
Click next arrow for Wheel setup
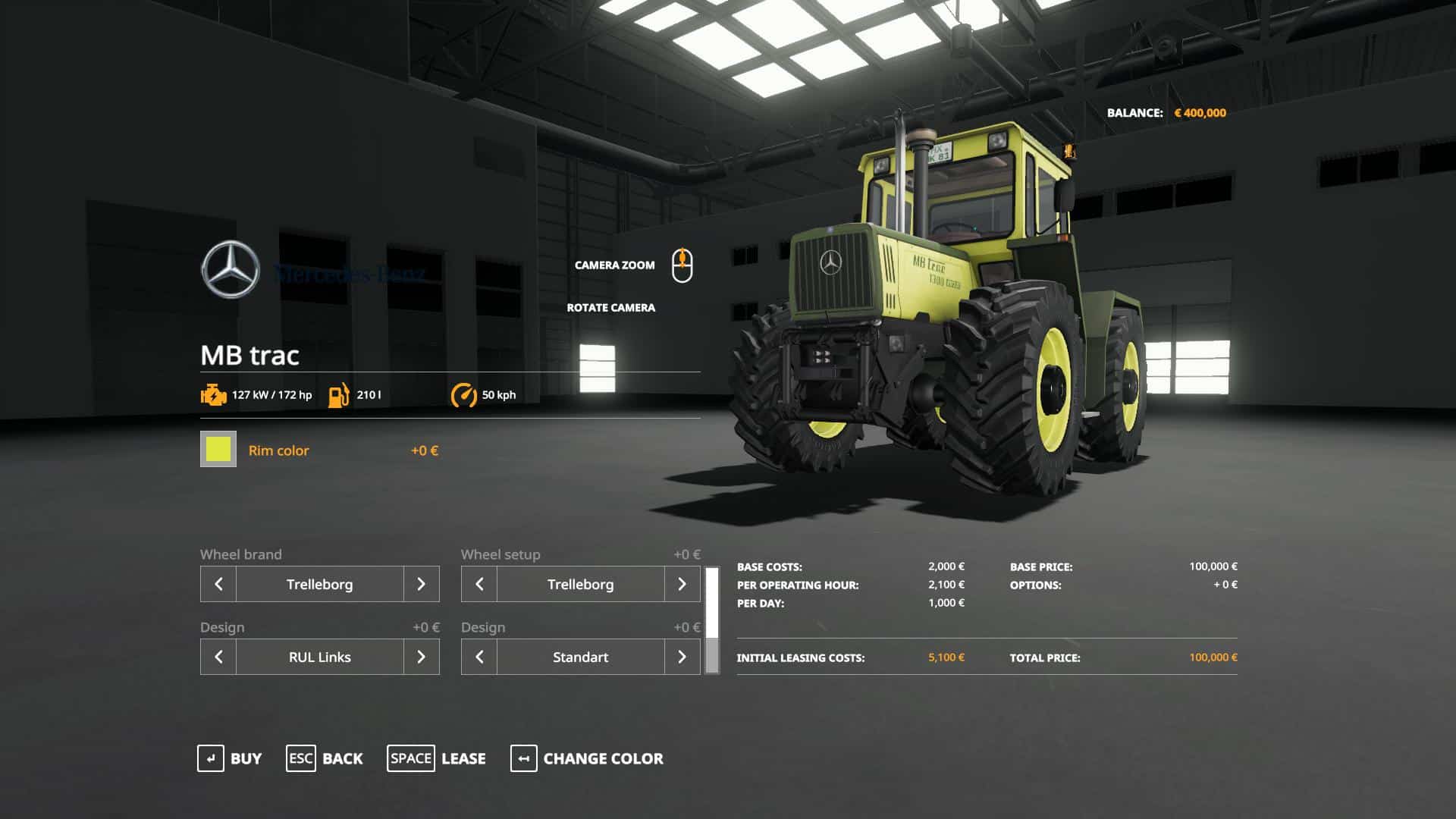pyautogui.click(x=682, y=584)
